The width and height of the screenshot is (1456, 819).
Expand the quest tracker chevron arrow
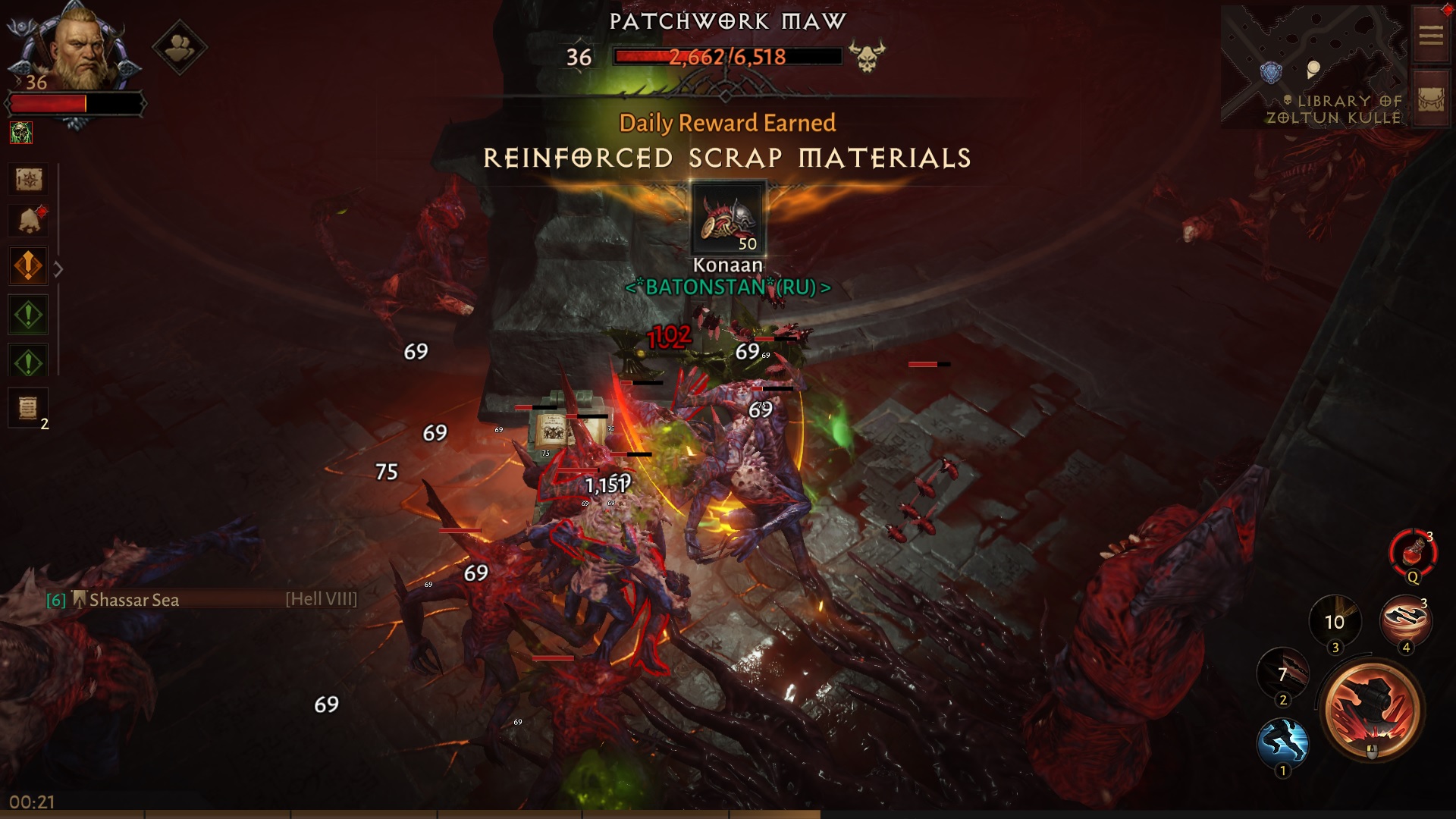tap(58, 266)
